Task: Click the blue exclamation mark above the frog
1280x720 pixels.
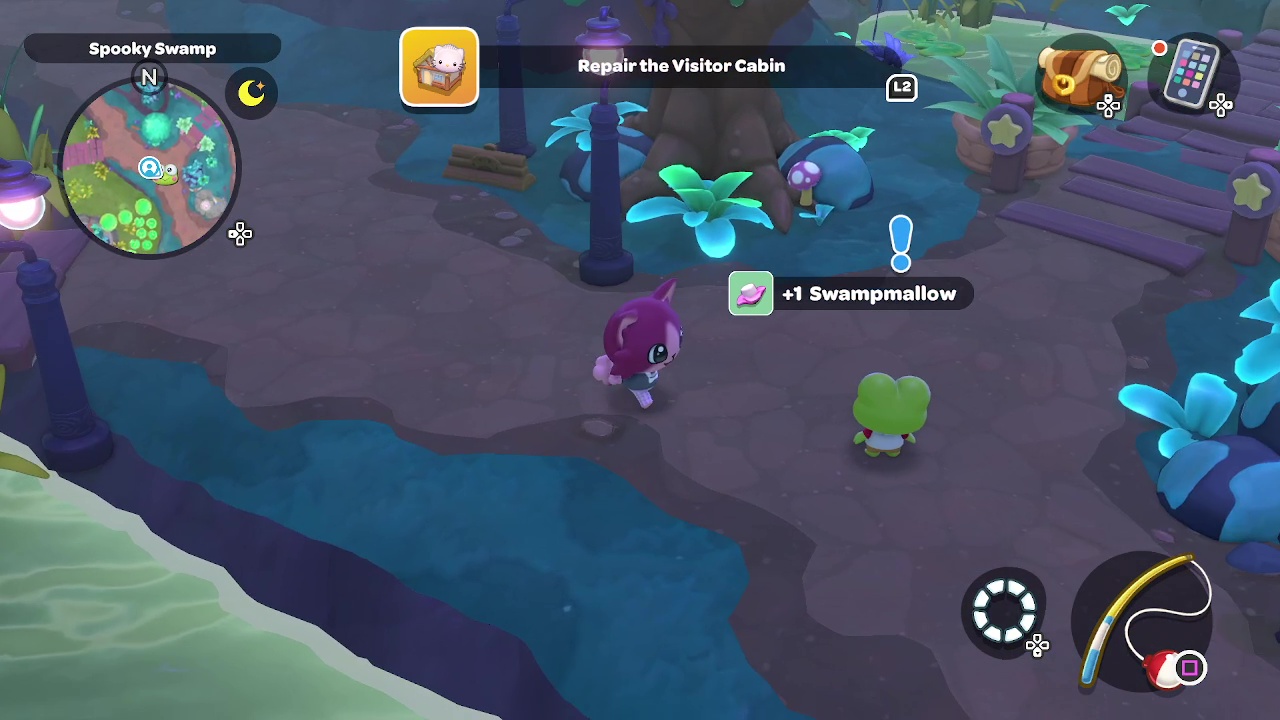Action: [x=899, y=243]
